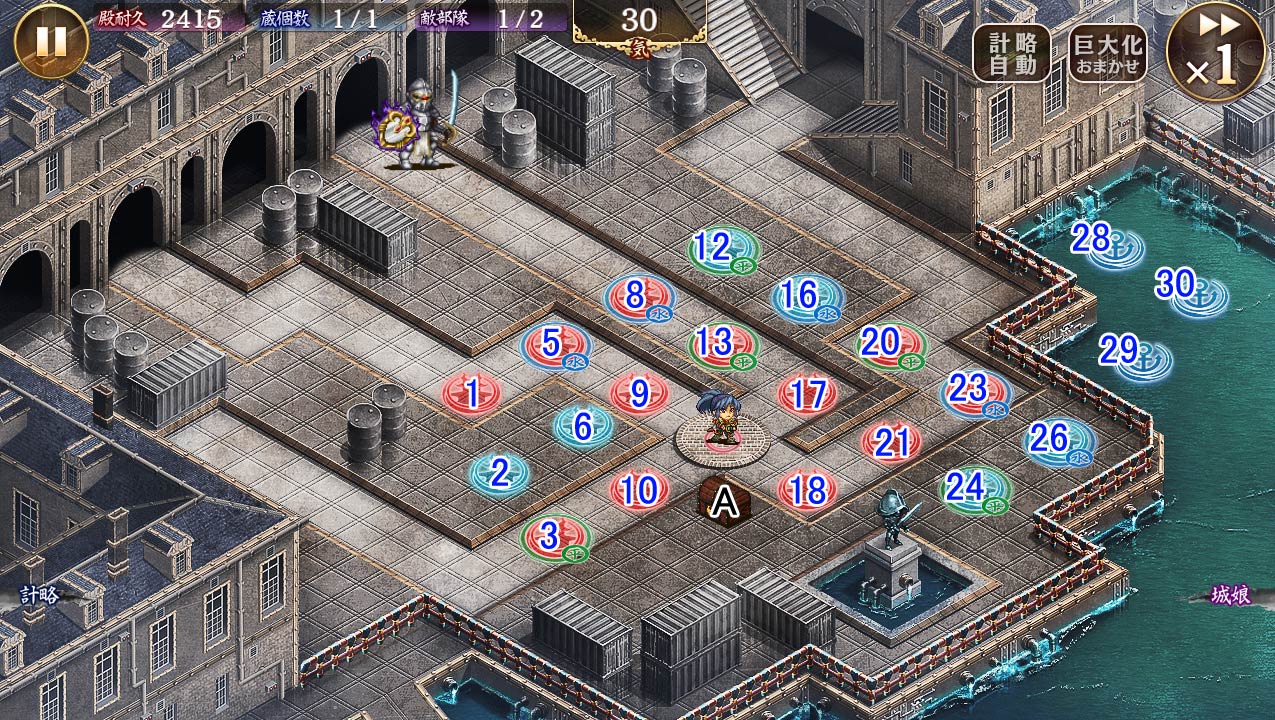
Task: Select deployment tile number 2
Action: [500, 473]
